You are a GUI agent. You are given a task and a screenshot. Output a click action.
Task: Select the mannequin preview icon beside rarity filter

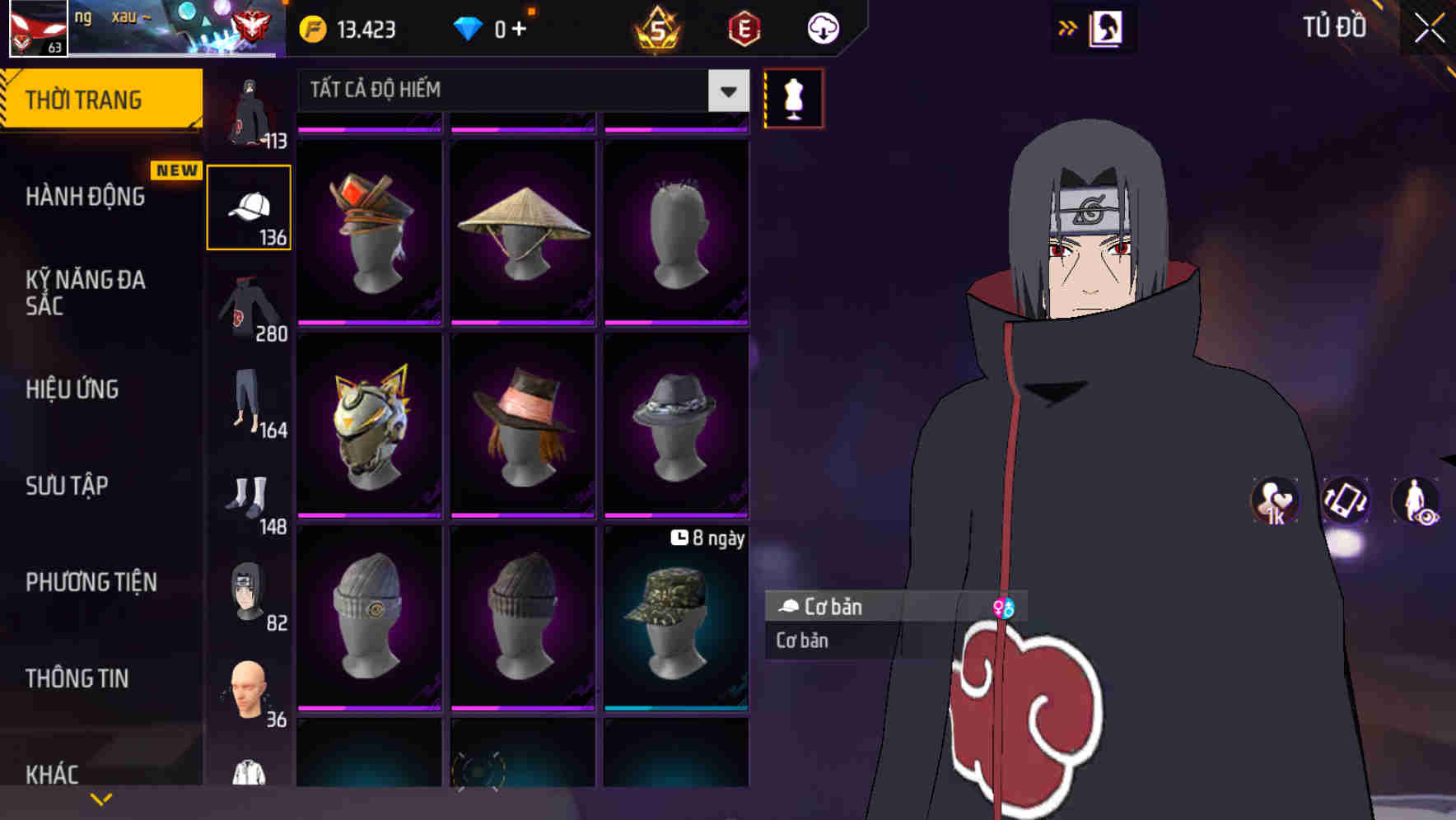[793, 98]
